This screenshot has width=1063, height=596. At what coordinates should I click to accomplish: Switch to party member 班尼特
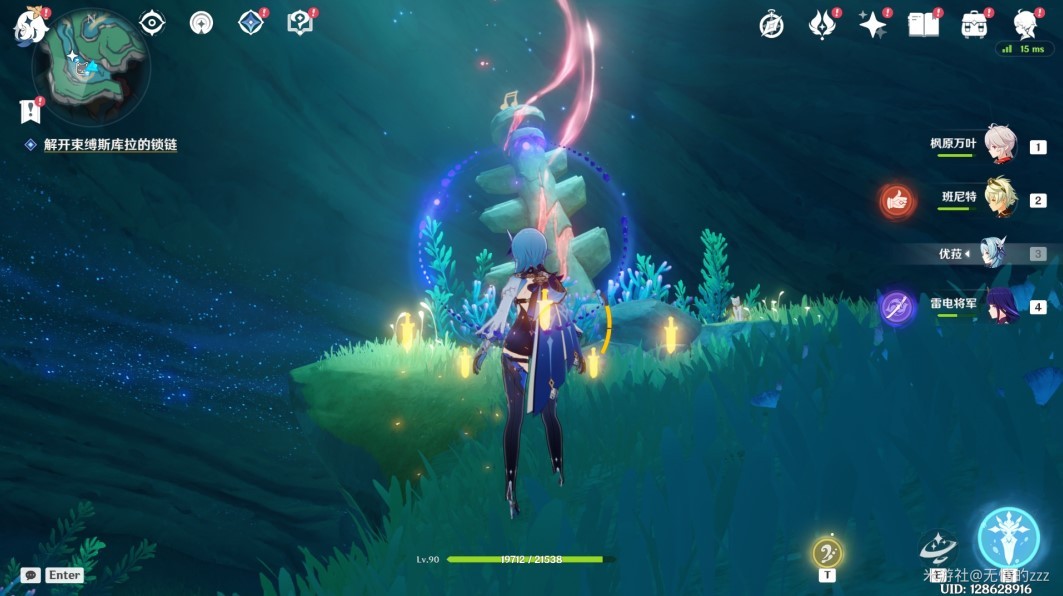[x=1001, y=199]
